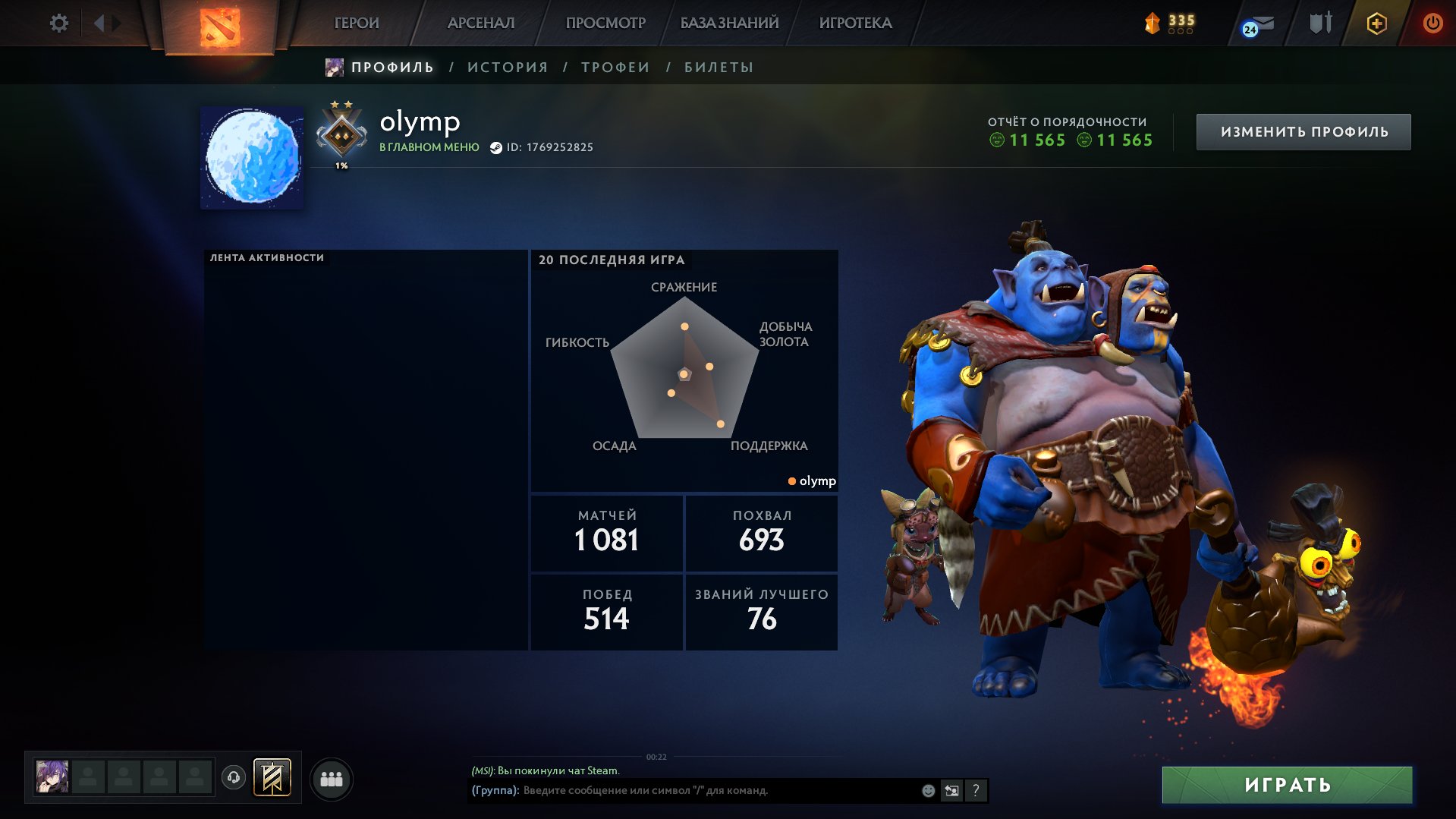Open the Dota 2 logo home button
This screenshot has height=819, width=1456.
[x=219, y=25]
